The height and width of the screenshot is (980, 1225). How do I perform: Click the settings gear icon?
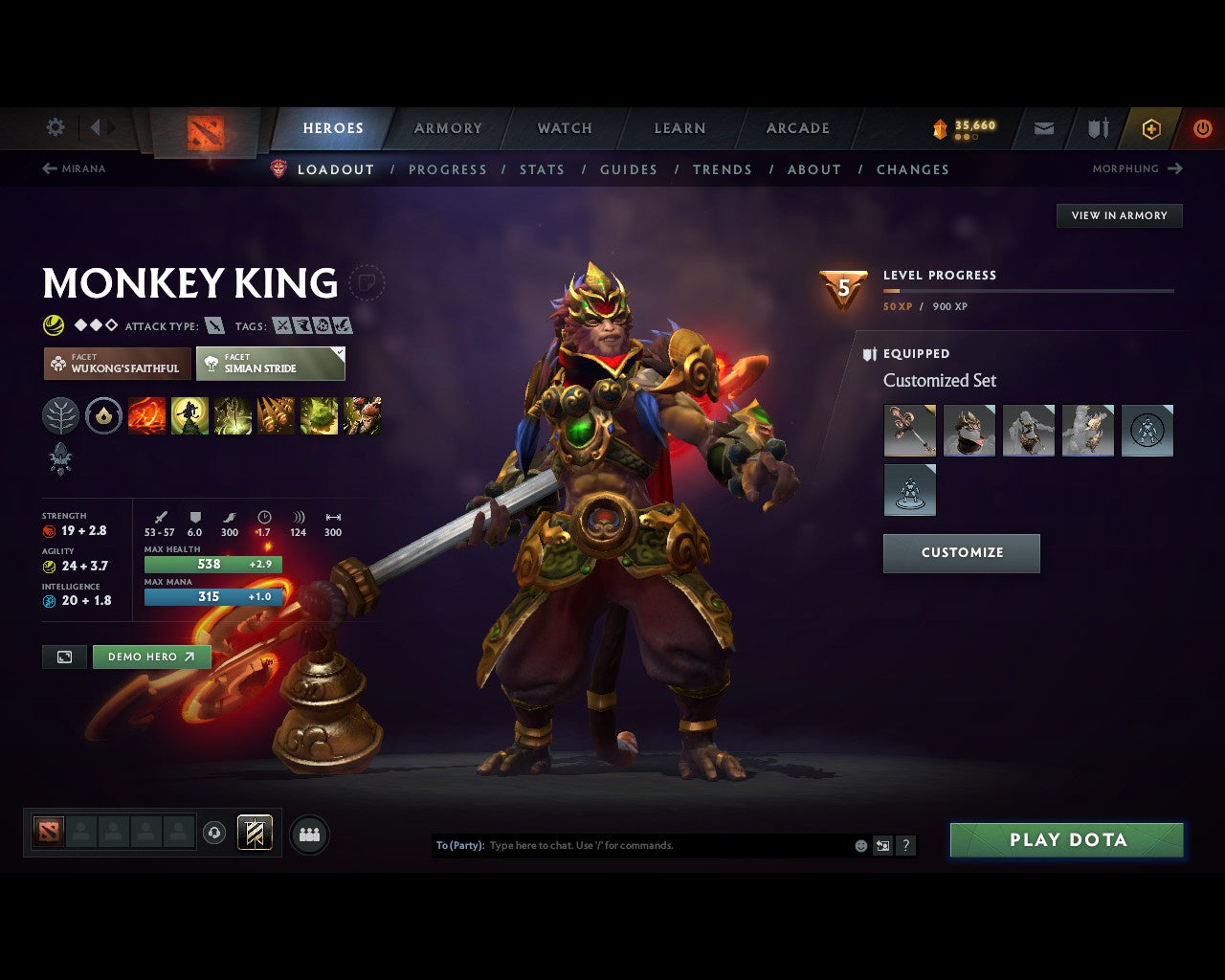coord(55,127)
